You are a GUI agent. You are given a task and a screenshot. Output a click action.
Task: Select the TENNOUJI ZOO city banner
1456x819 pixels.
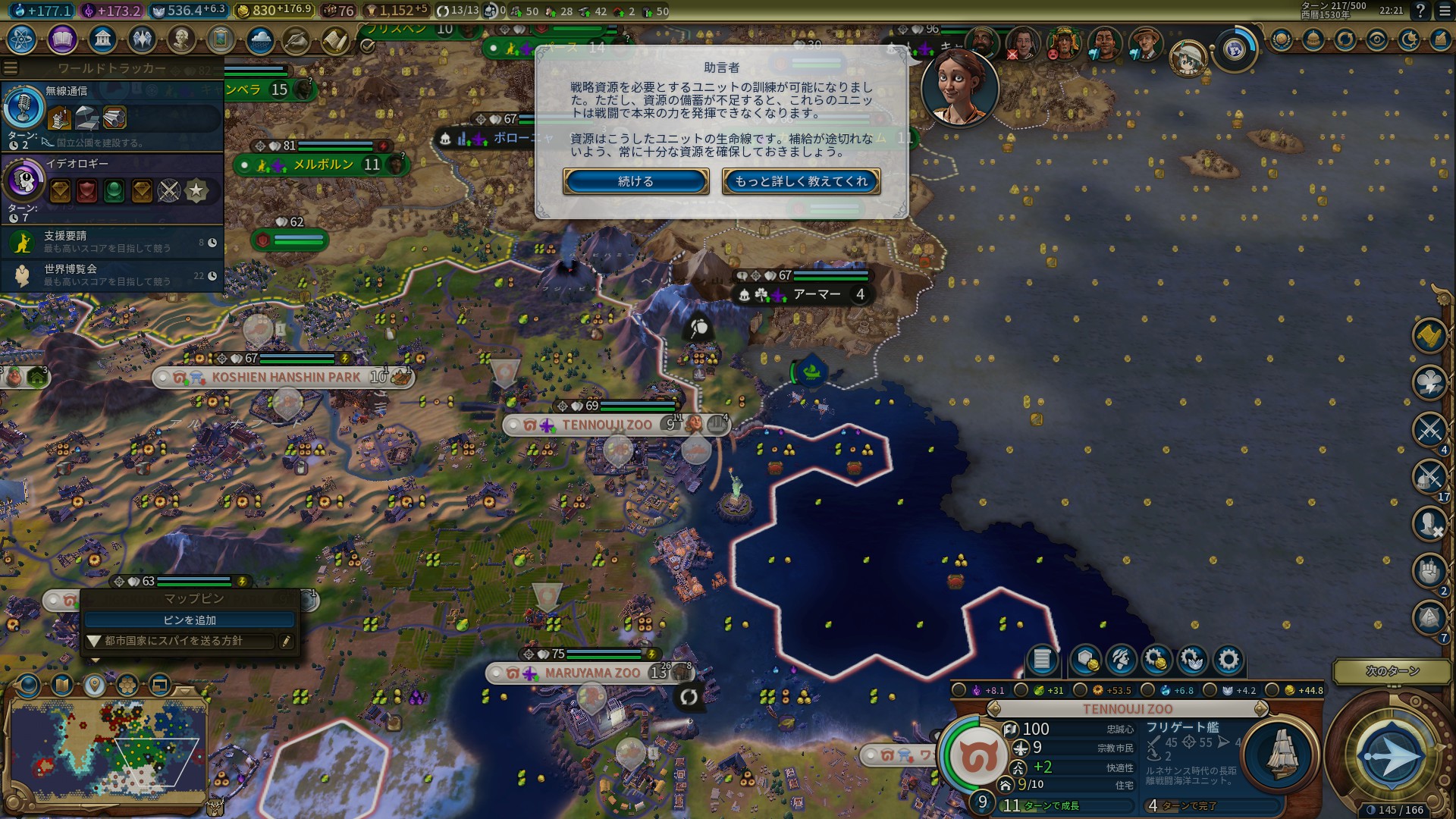point(606,425)
